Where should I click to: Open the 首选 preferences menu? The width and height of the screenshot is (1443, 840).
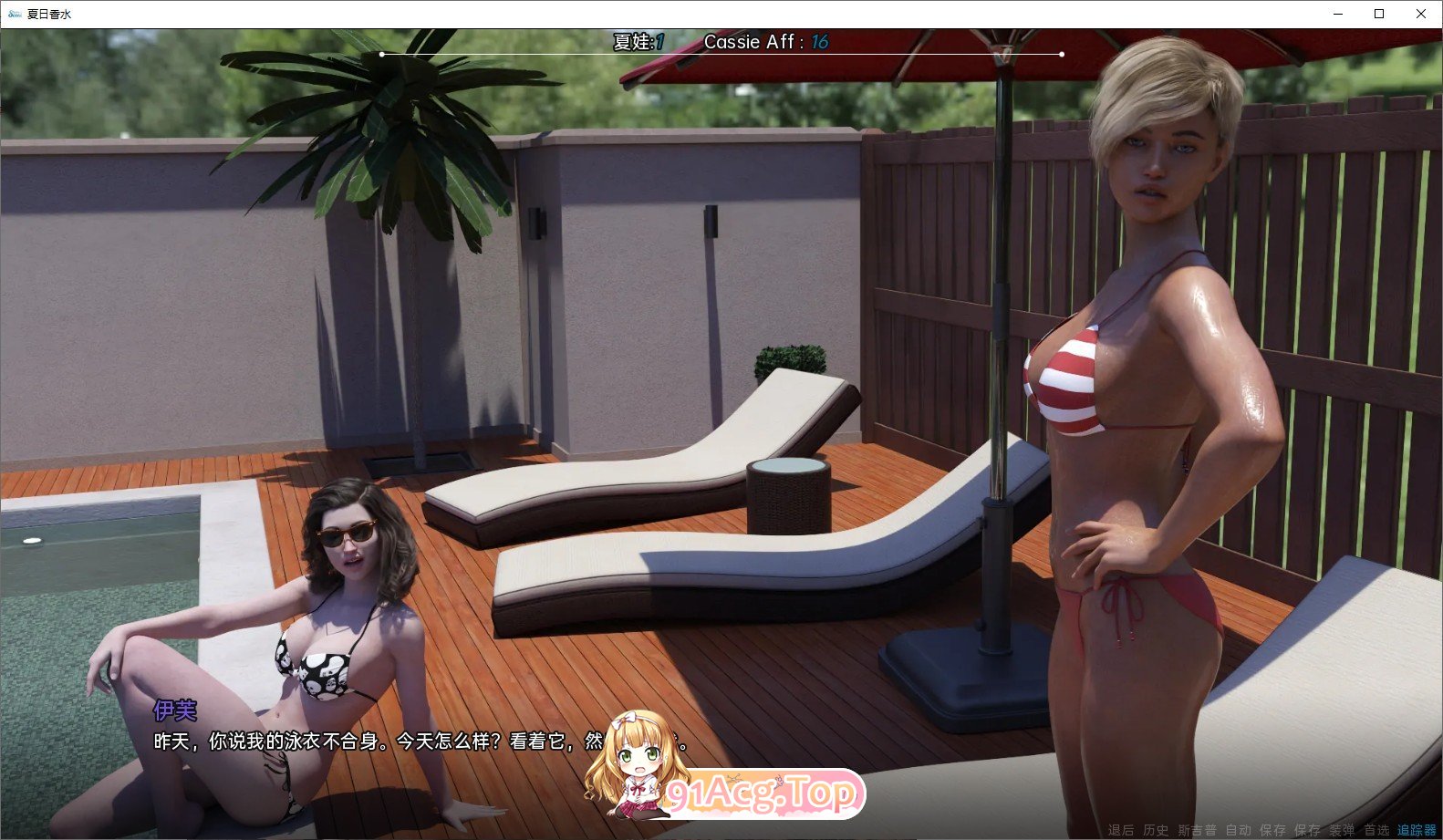pos(1377,831)
